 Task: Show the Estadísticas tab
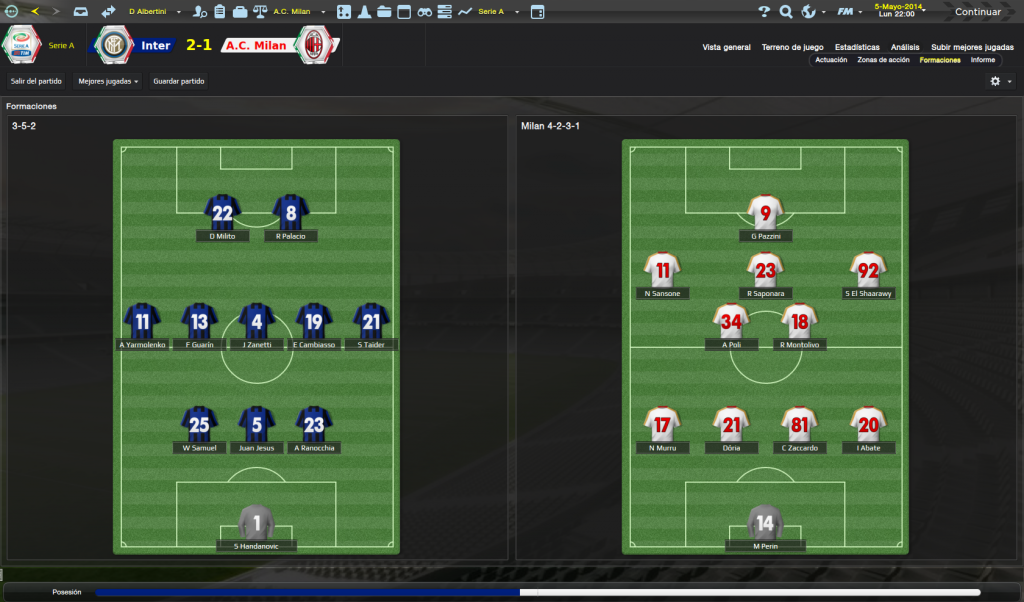pos(857,47)
